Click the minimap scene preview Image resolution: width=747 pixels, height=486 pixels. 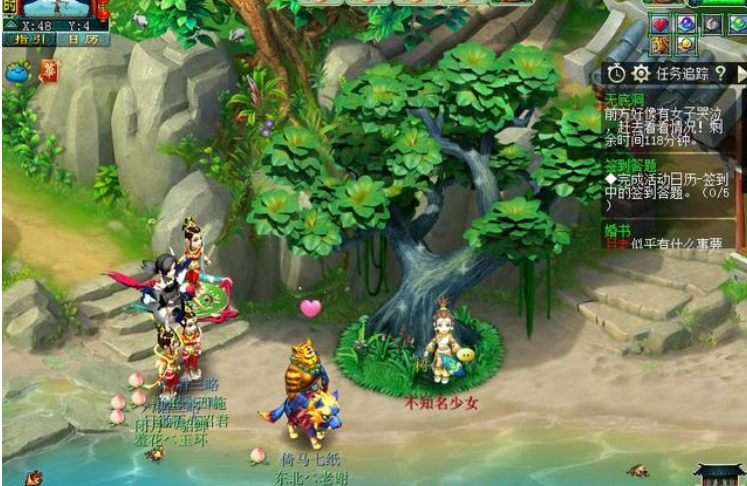point(57,9)
